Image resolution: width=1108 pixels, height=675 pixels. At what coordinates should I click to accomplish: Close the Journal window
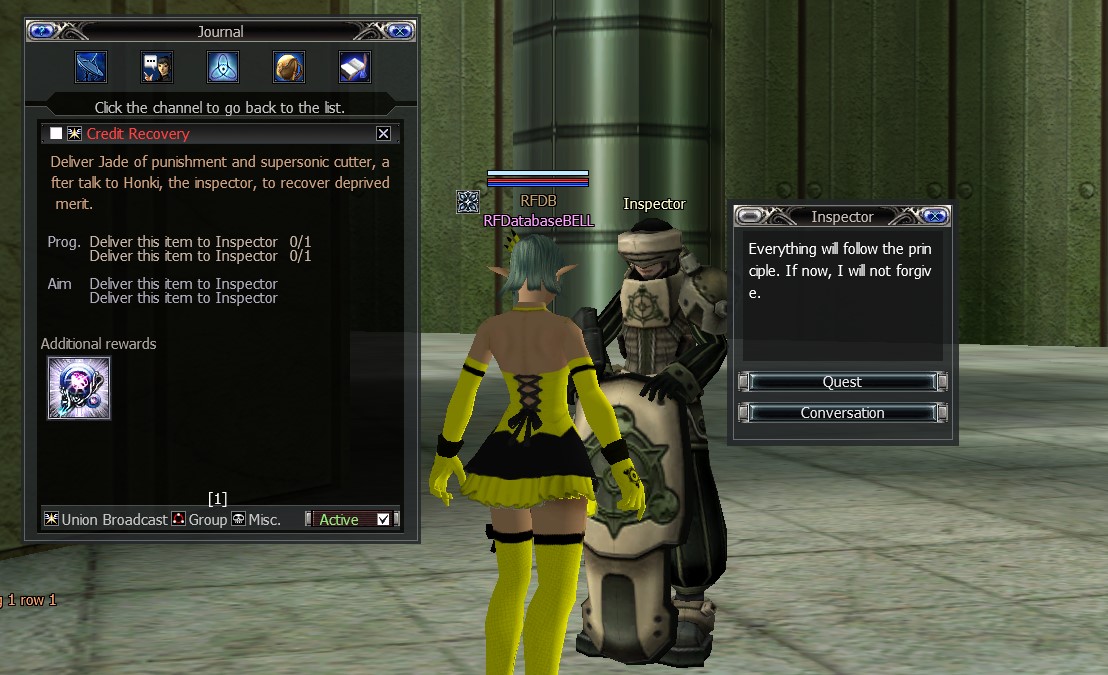click(x=400, y=31)
